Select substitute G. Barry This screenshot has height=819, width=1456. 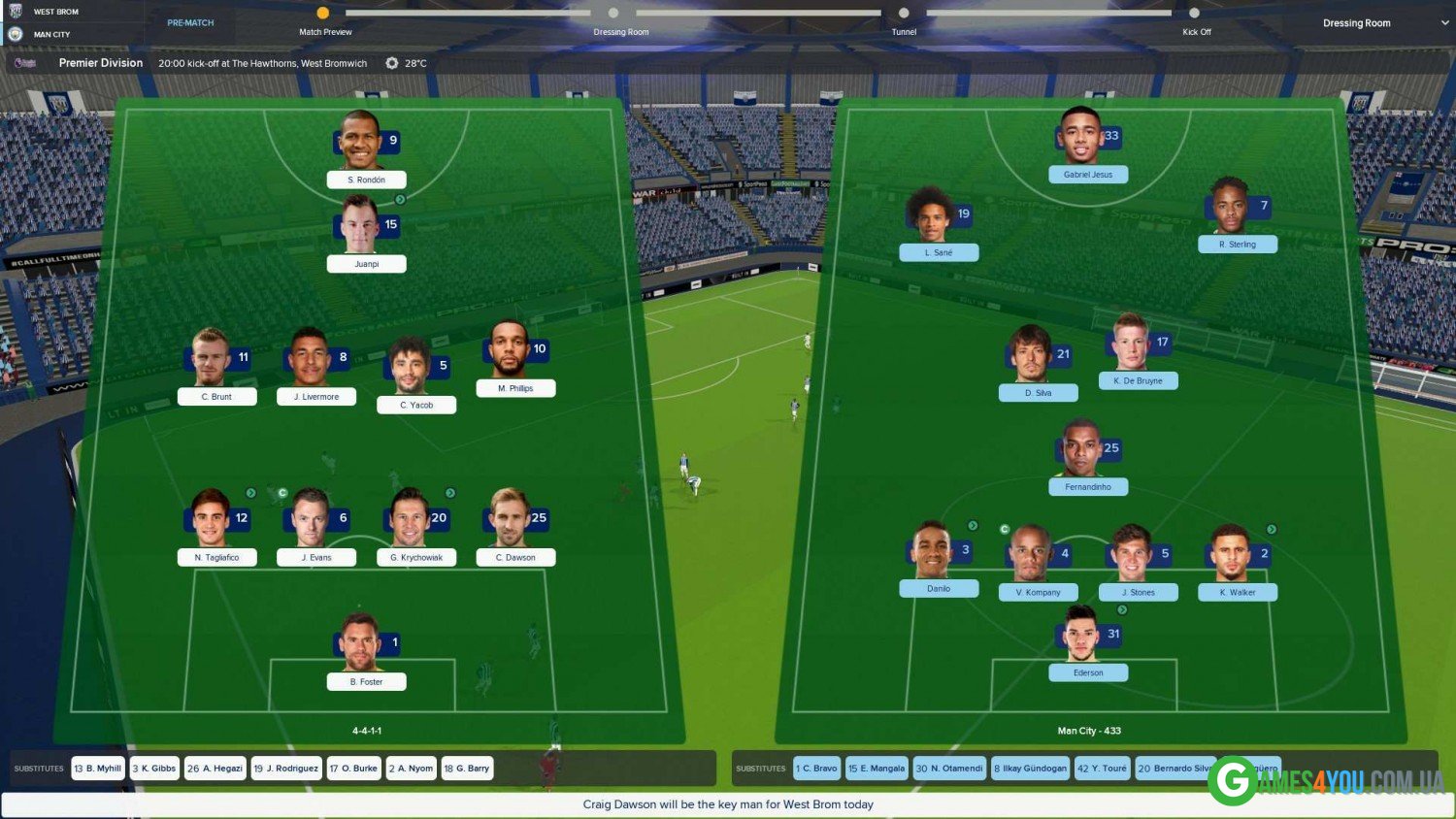tap(467, 769)
